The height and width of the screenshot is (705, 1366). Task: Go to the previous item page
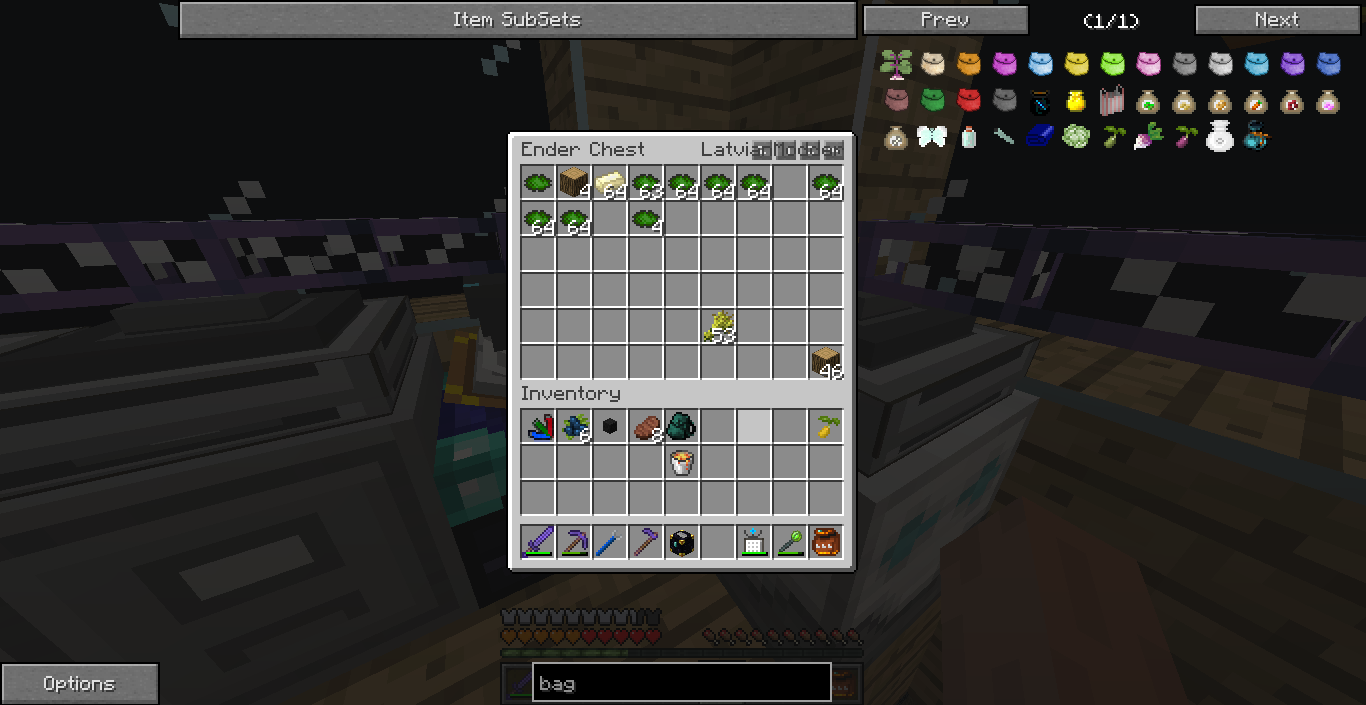945,20
